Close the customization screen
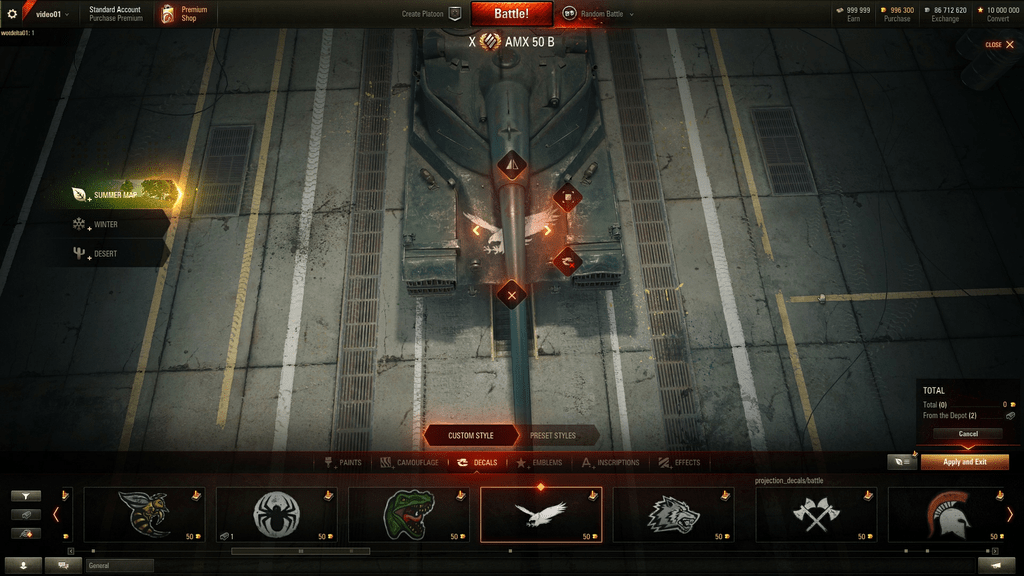Image resolution: width=1024 pixels, height=576 pixels. (x=999, y=45)
